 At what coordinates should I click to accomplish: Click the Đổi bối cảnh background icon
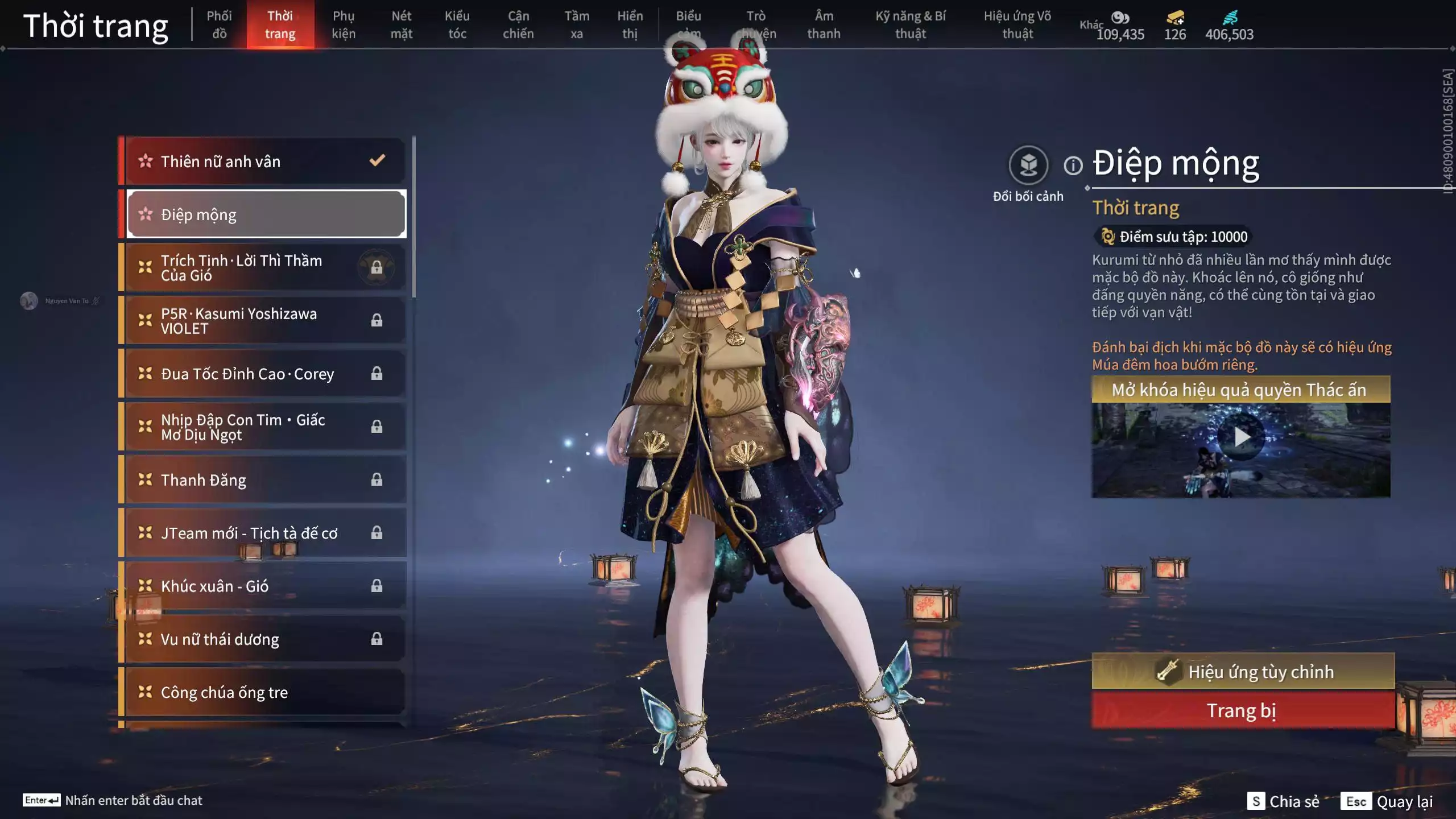(1028, 166)
